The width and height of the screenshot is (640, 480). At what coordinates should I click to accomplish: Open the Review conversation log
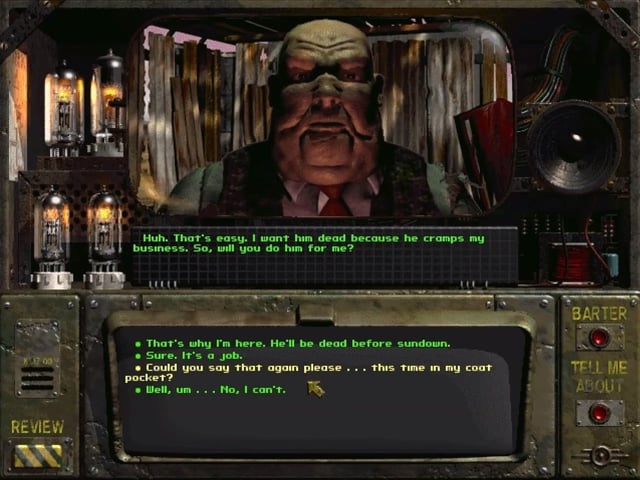click(37, 455)
